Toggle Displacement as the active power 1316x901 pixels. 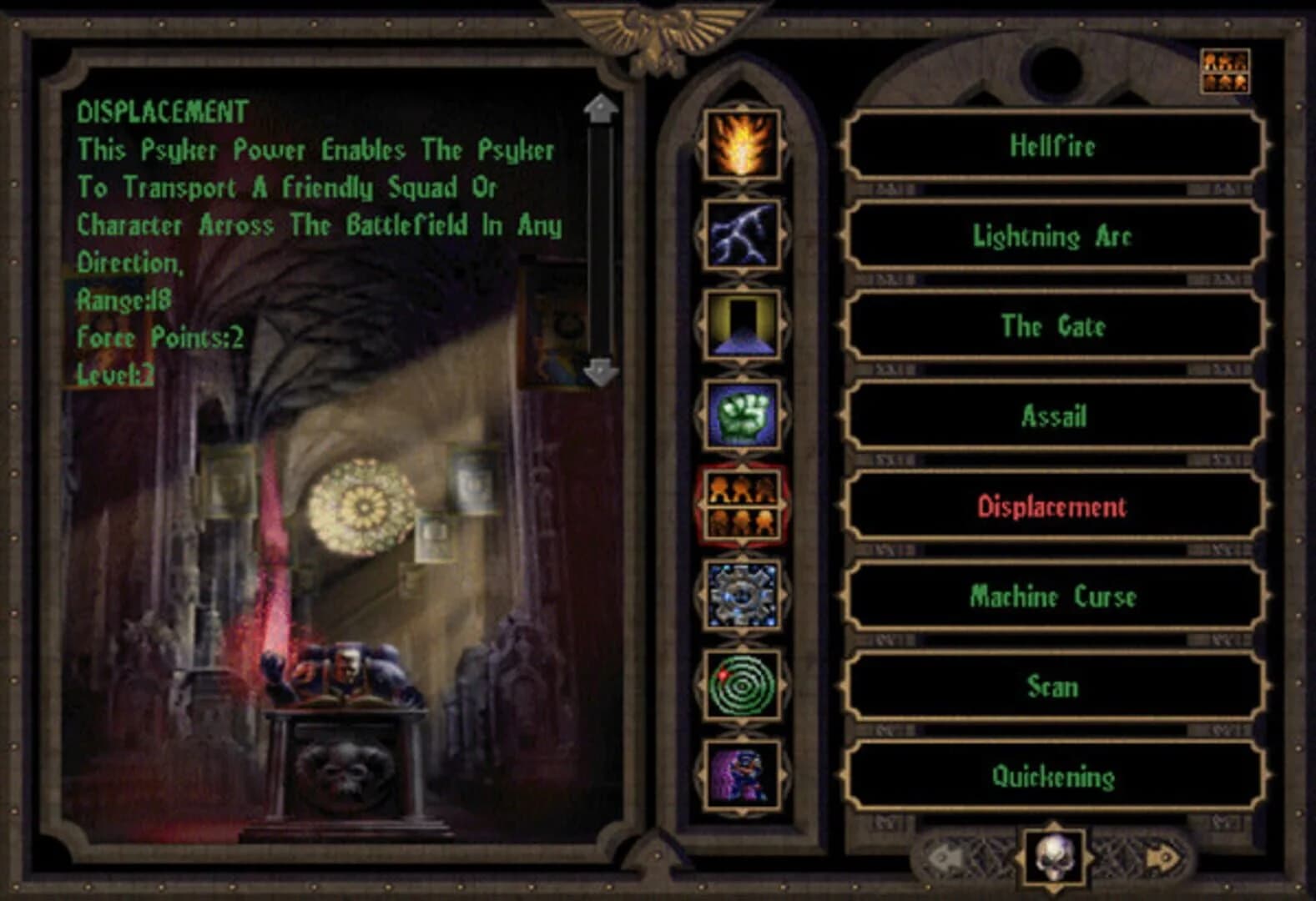tap(1051, 505)
